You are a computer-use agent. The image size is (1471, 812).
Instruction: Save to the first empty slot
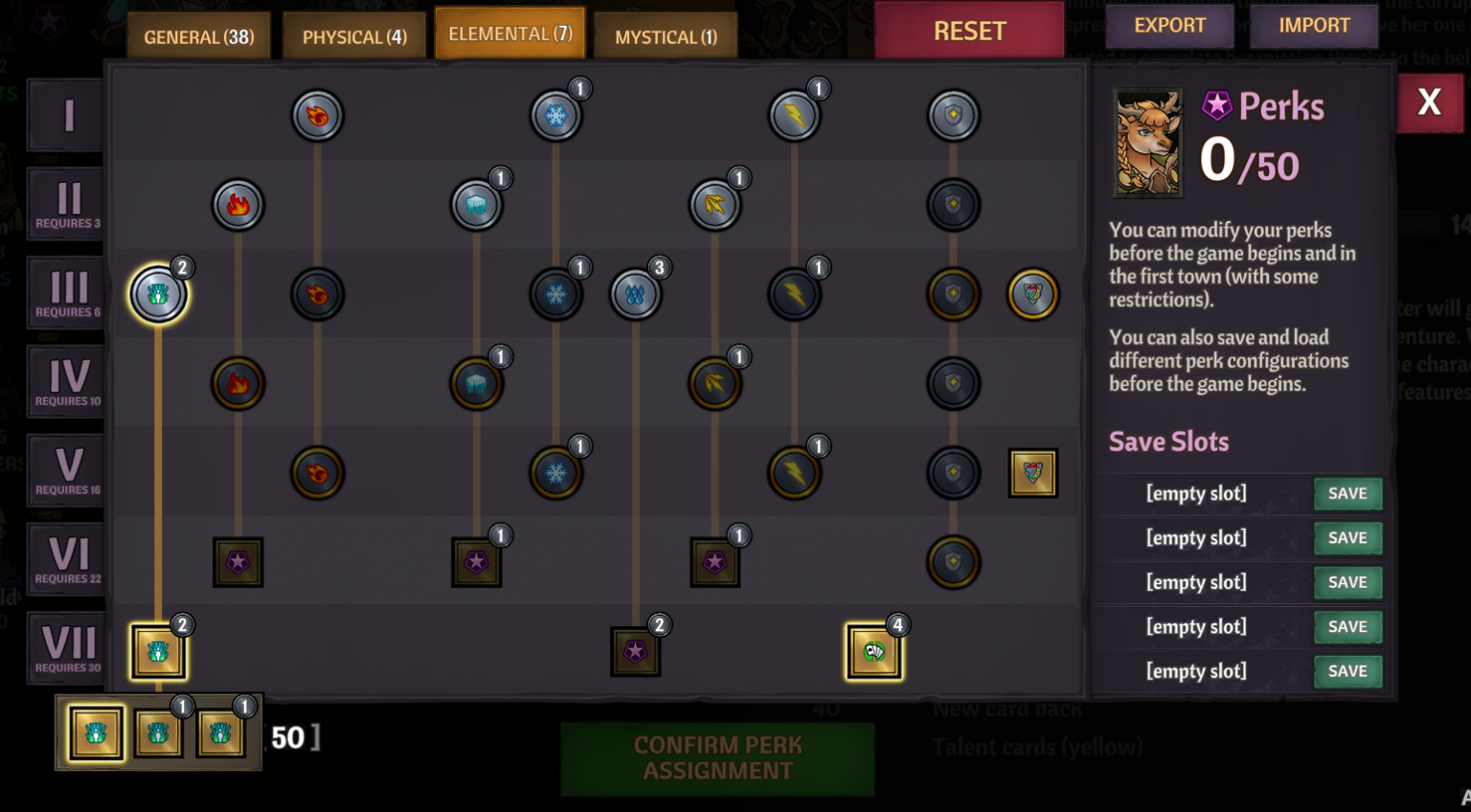click(1347, 493)
